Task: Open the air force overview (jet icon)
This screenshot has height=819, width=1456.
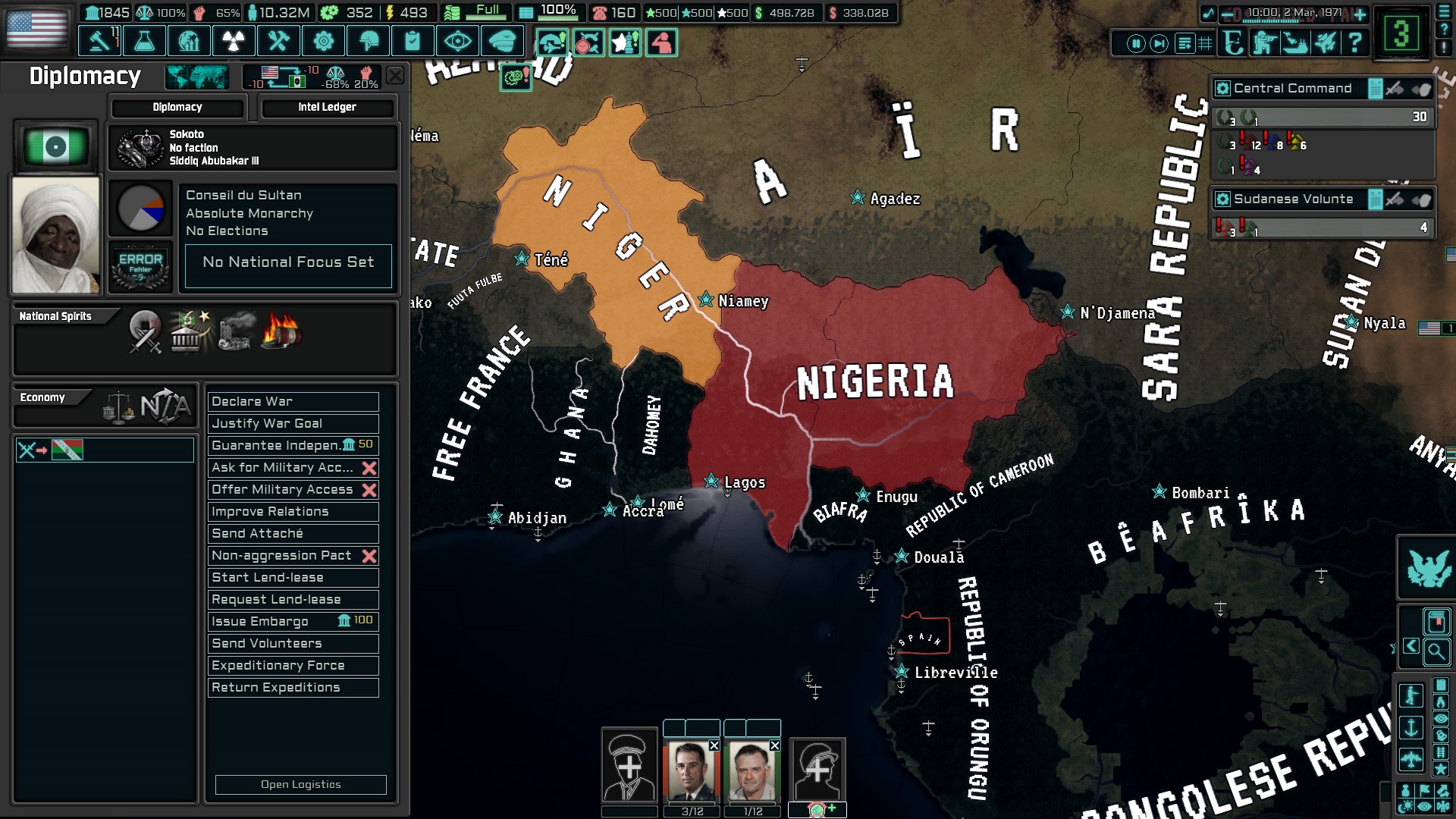Action: coord(1324,43)
